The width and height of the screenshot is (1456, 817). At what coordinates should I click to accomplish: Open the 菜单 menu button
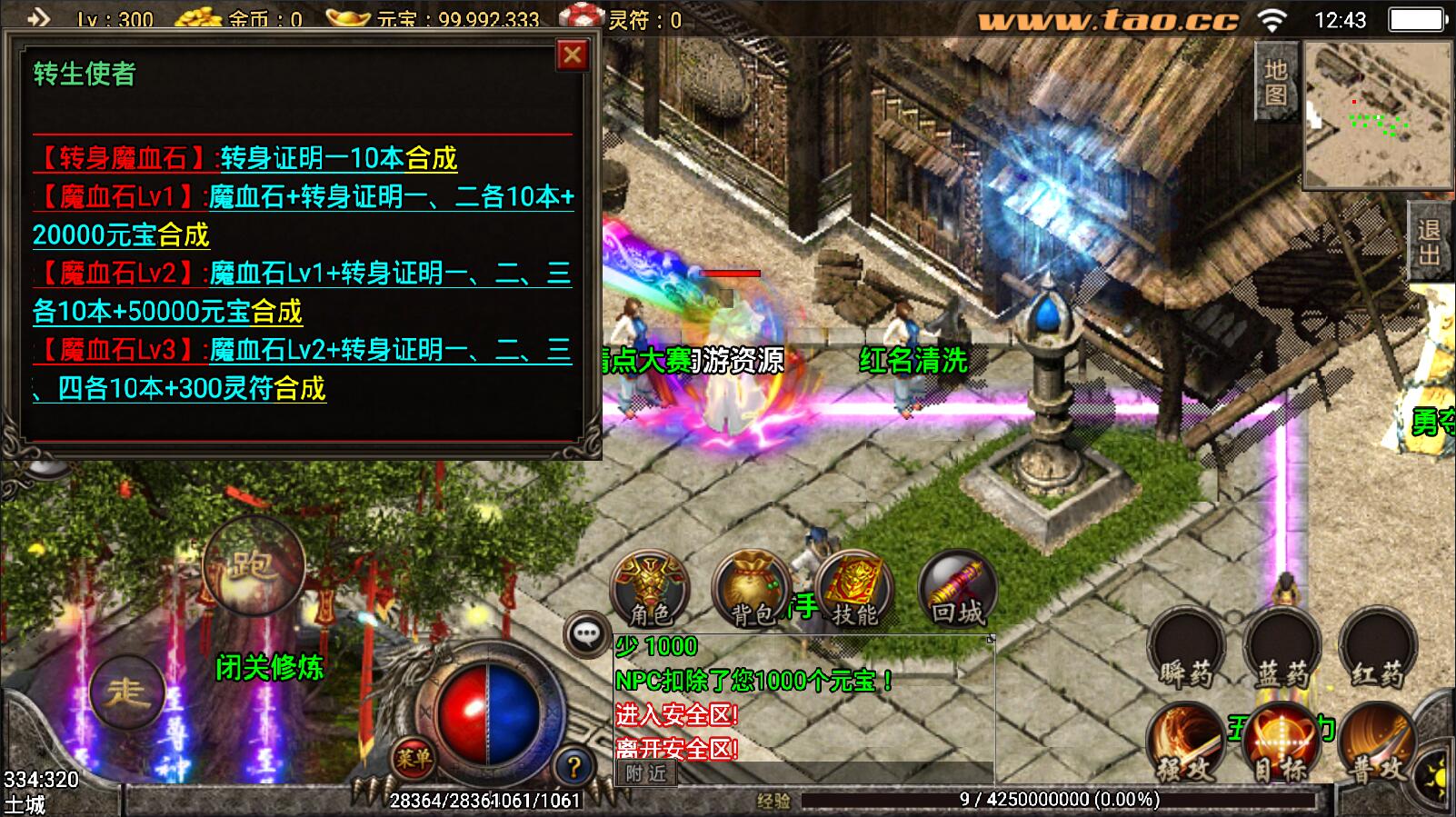pos(414,758)
